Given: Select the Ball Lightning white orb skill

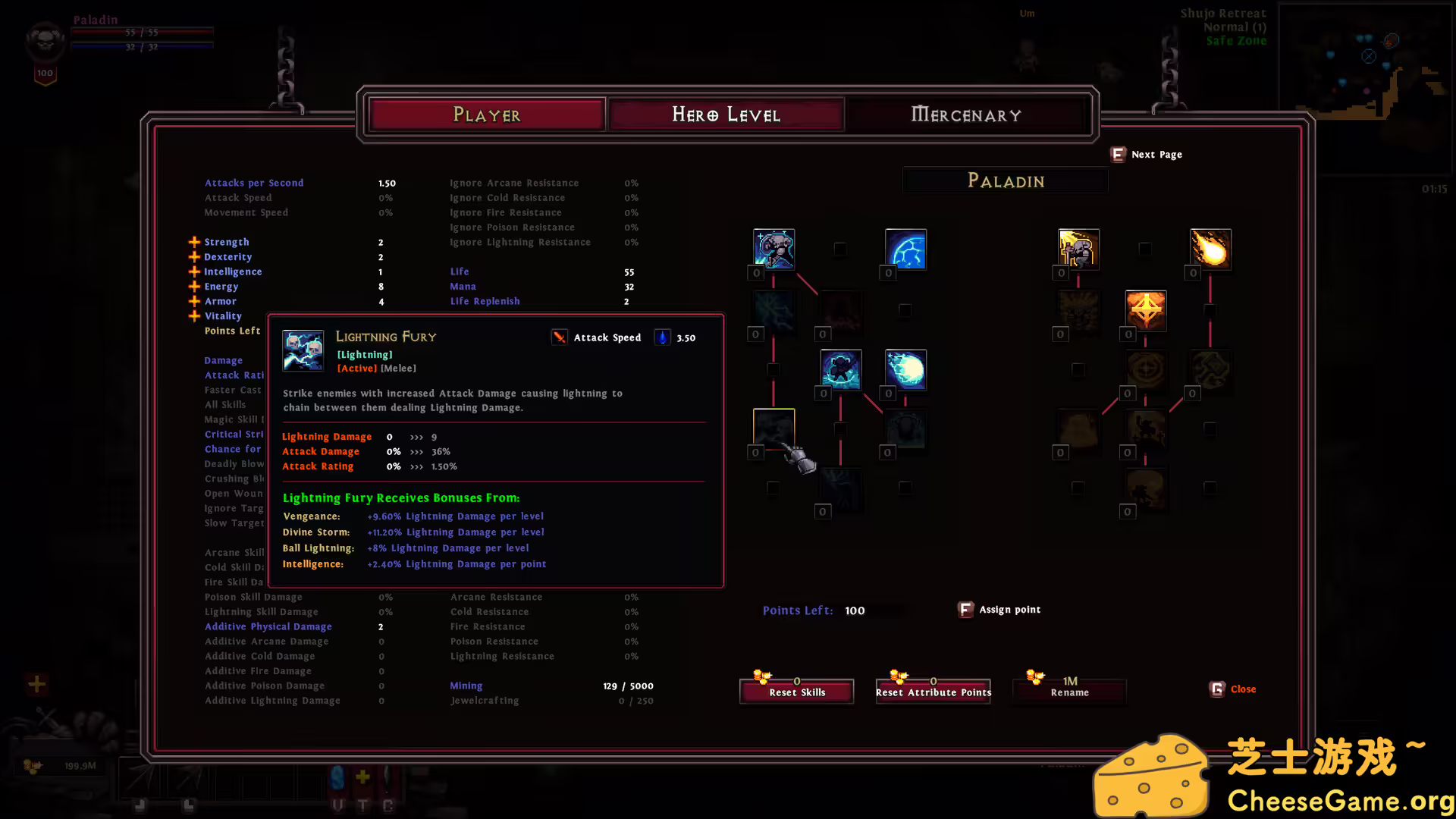Looking at the screenshot, I should [x=905, y=369].
